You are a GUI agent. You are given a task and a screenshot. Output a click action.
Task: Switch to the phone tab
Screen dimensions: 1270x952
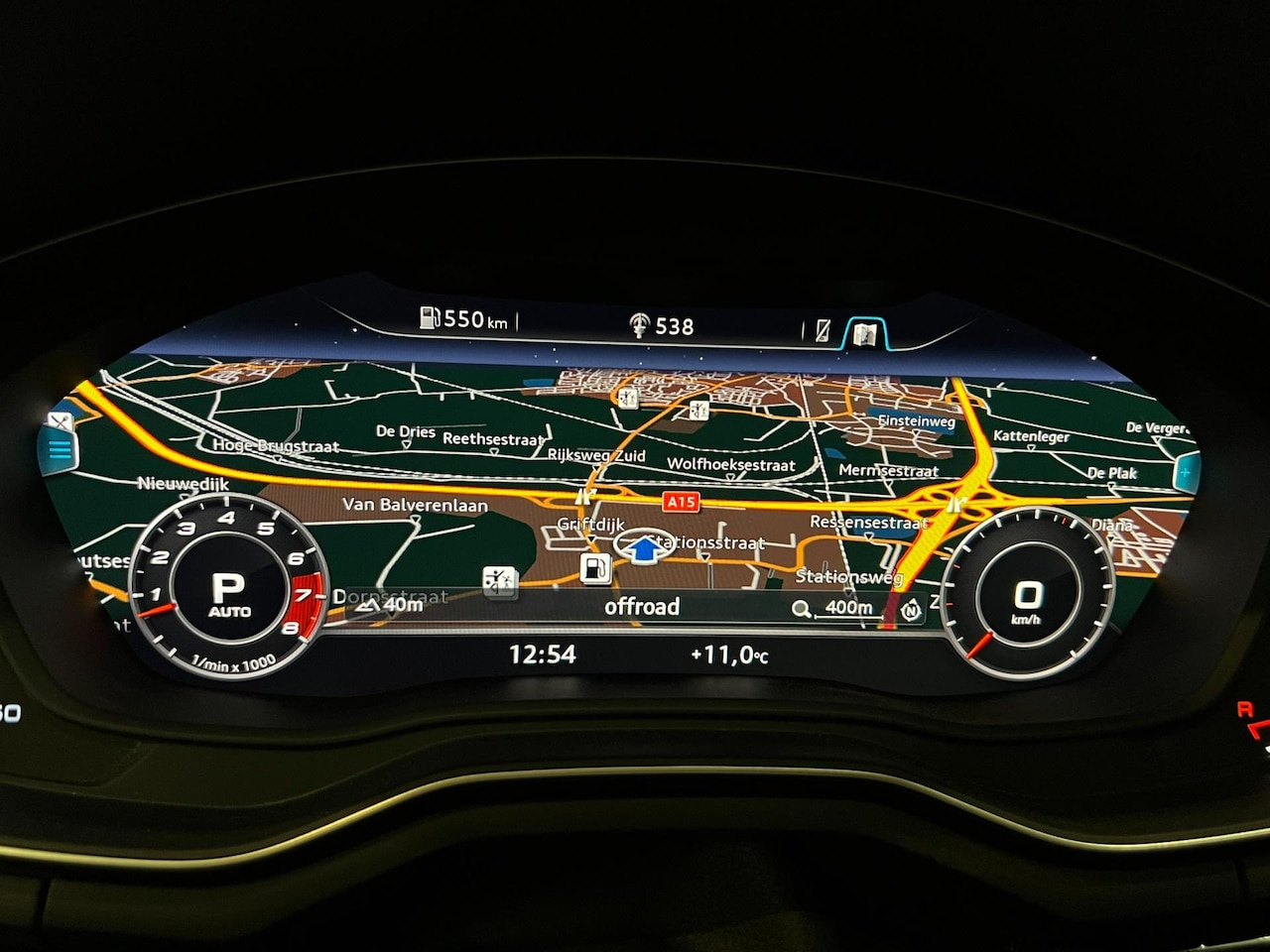point(823,332)
